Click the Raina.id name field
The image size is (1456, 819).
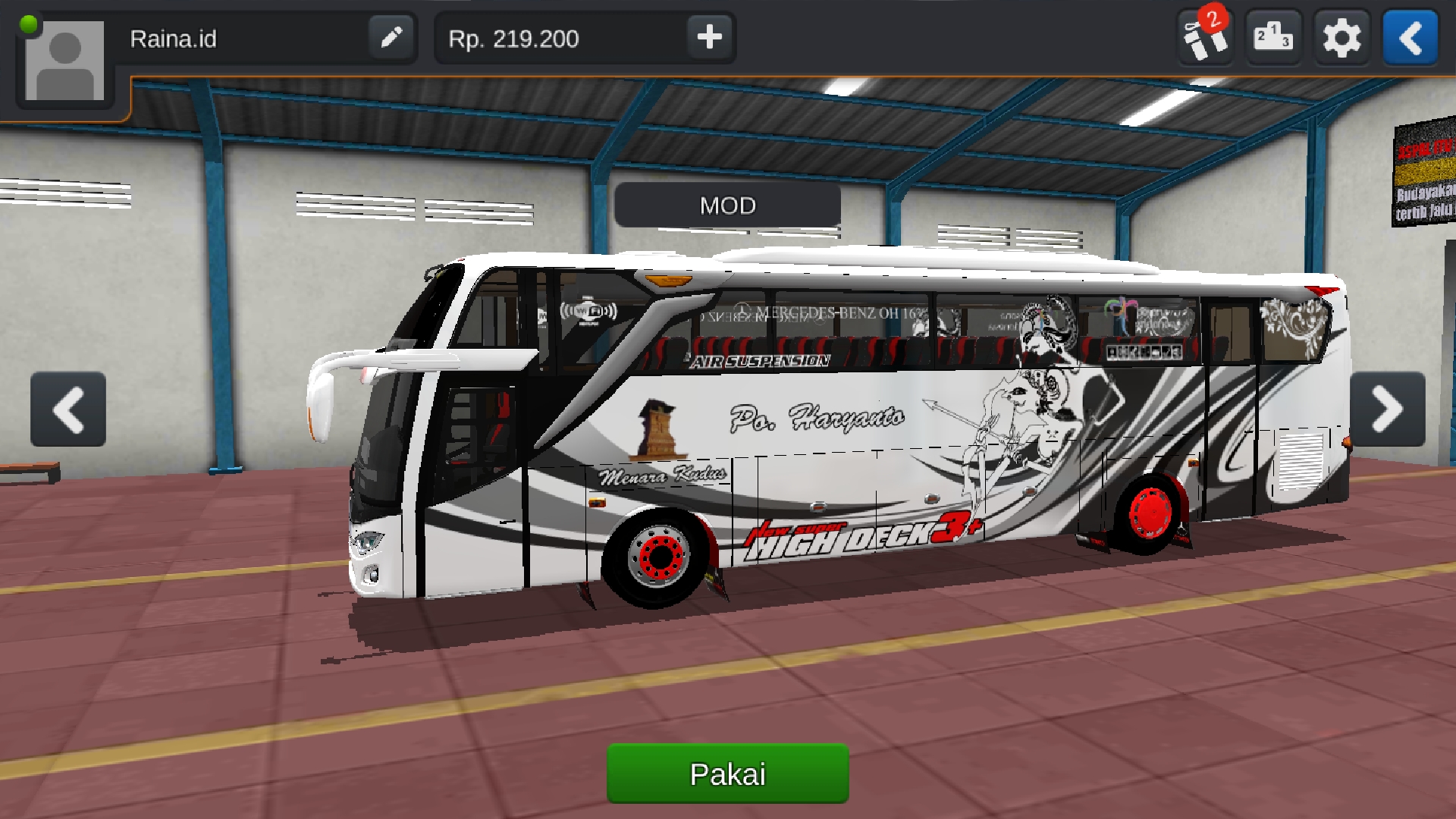tap(174, 39)
